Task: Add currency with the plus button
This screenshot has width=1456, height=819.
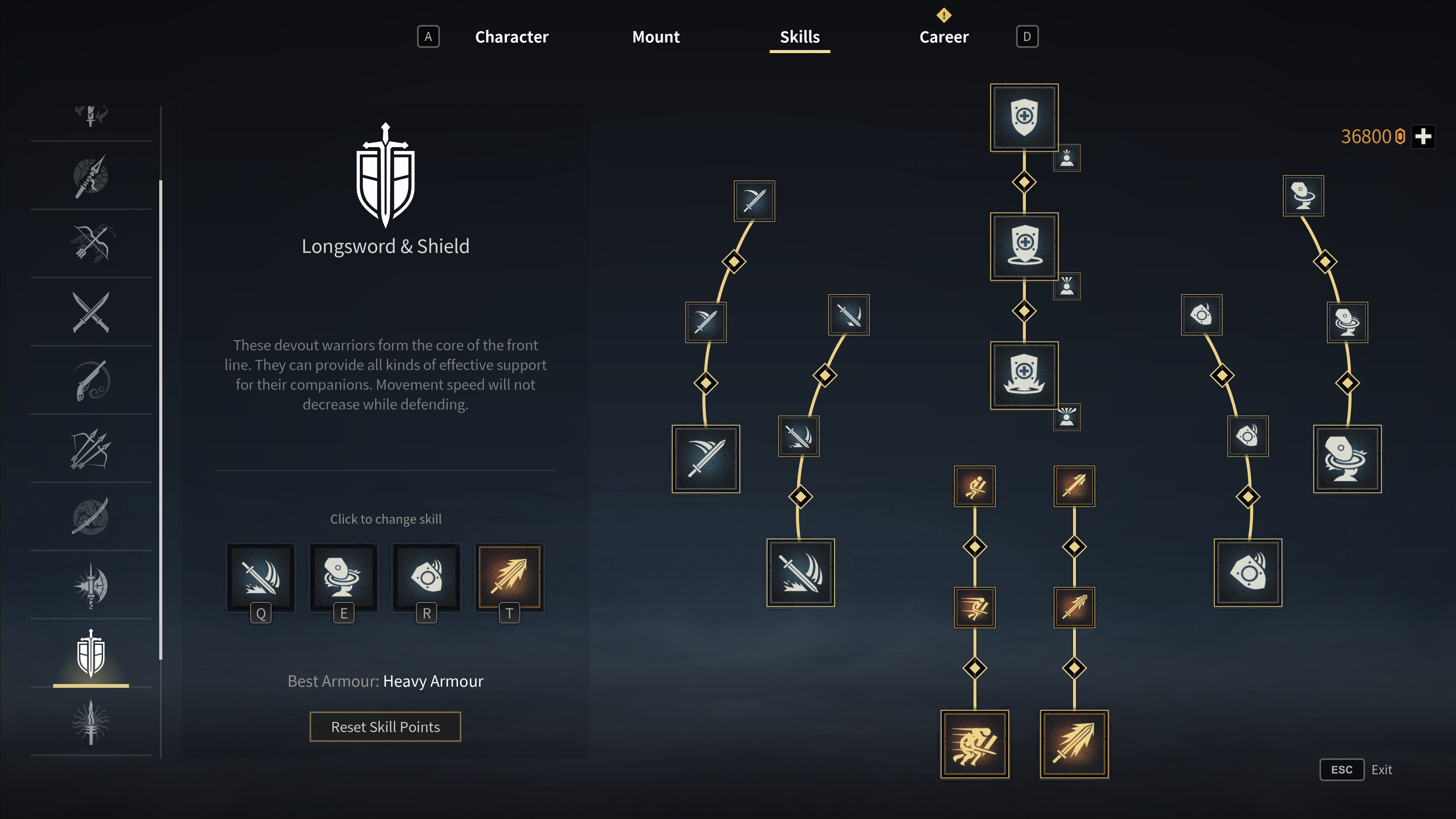Action: [x=1423, y=137]
